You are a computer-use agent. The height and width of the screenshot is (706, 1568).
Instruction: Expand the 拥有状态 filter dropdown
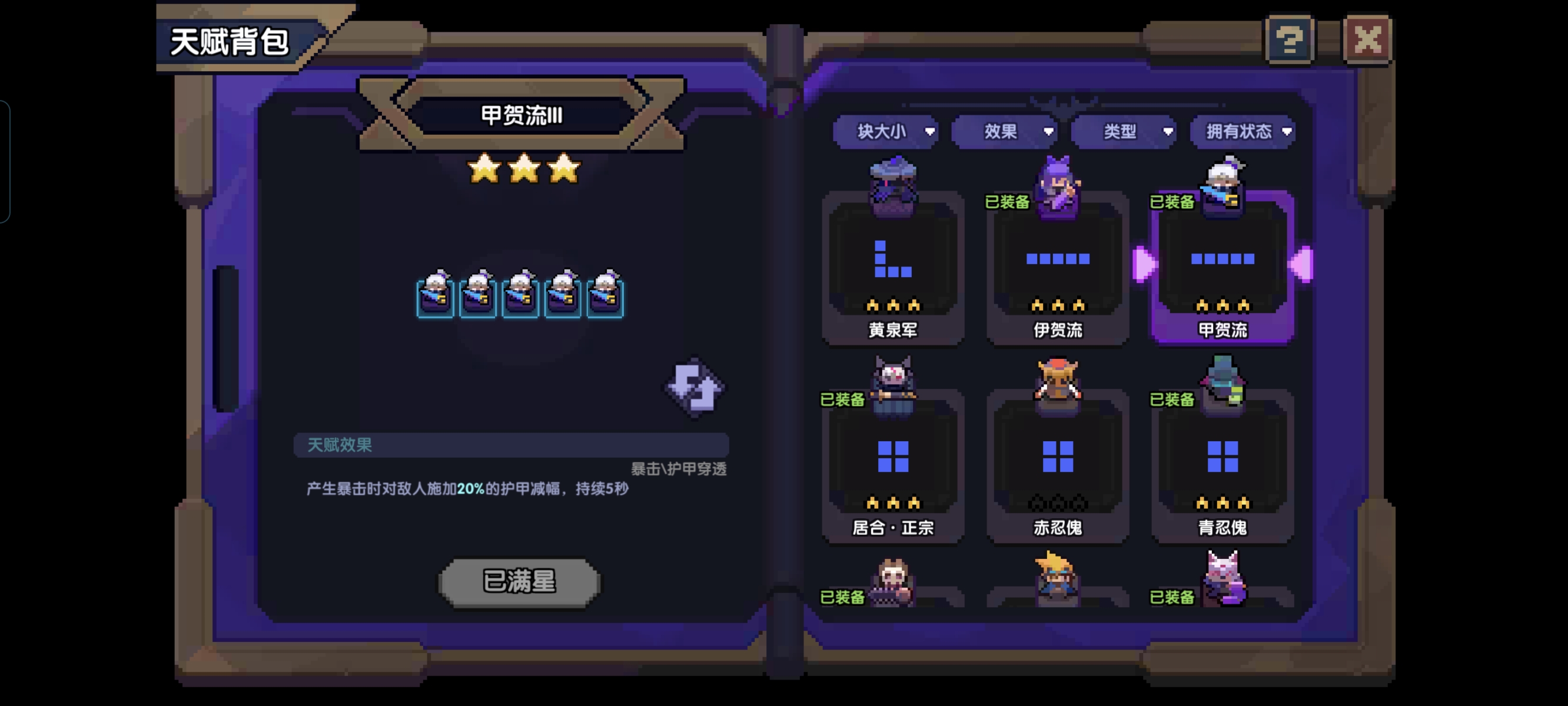click(1242, 131)
